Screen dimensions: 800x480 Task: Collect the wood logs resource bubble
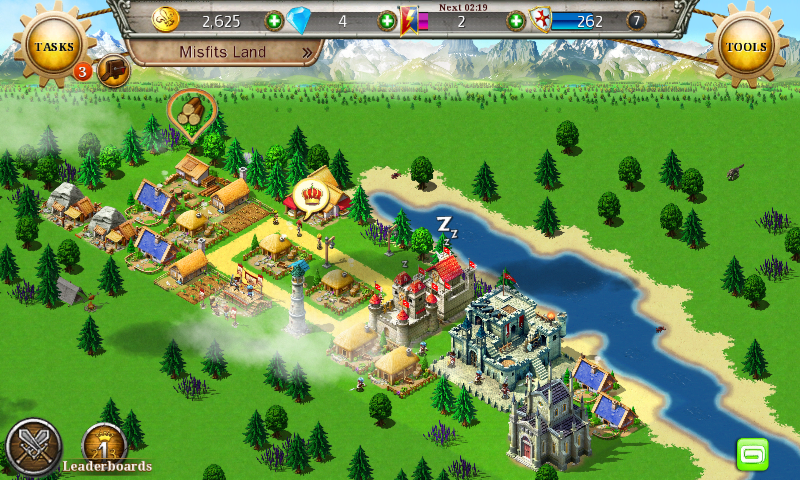190,111
